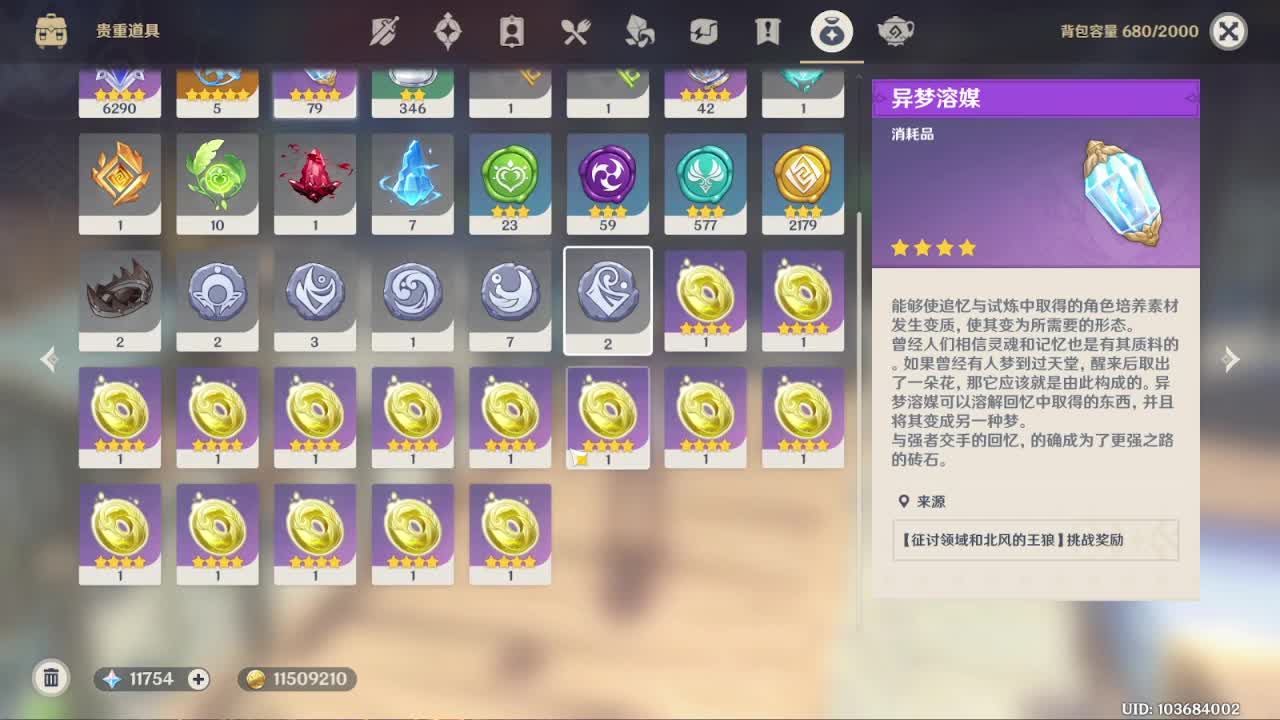Open the Weapons inventory category
The image size is (1280, 720).
pos(385,31)
